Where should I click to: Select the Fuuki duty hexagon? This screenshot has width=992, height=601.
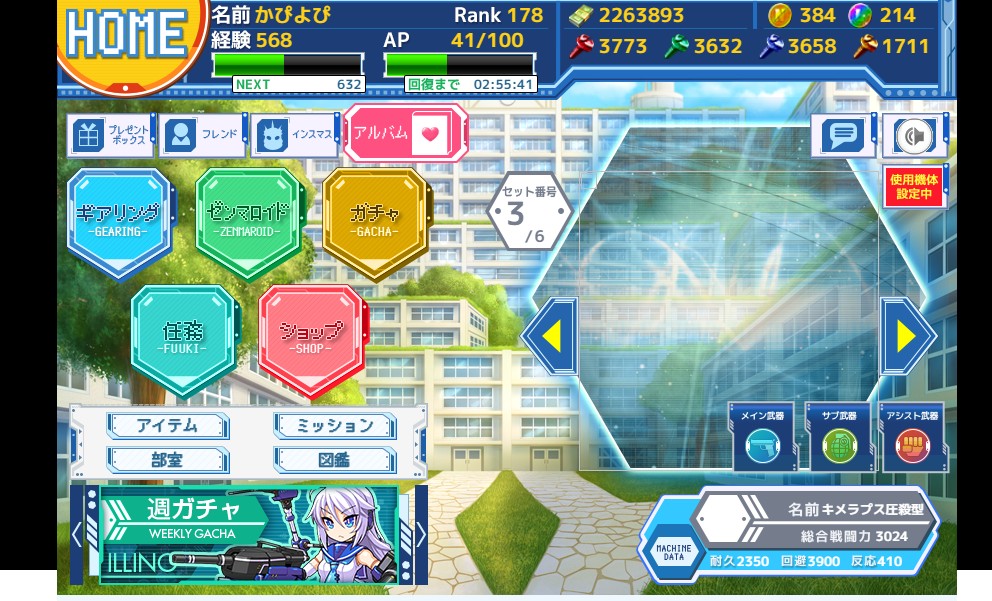point(183,338)
